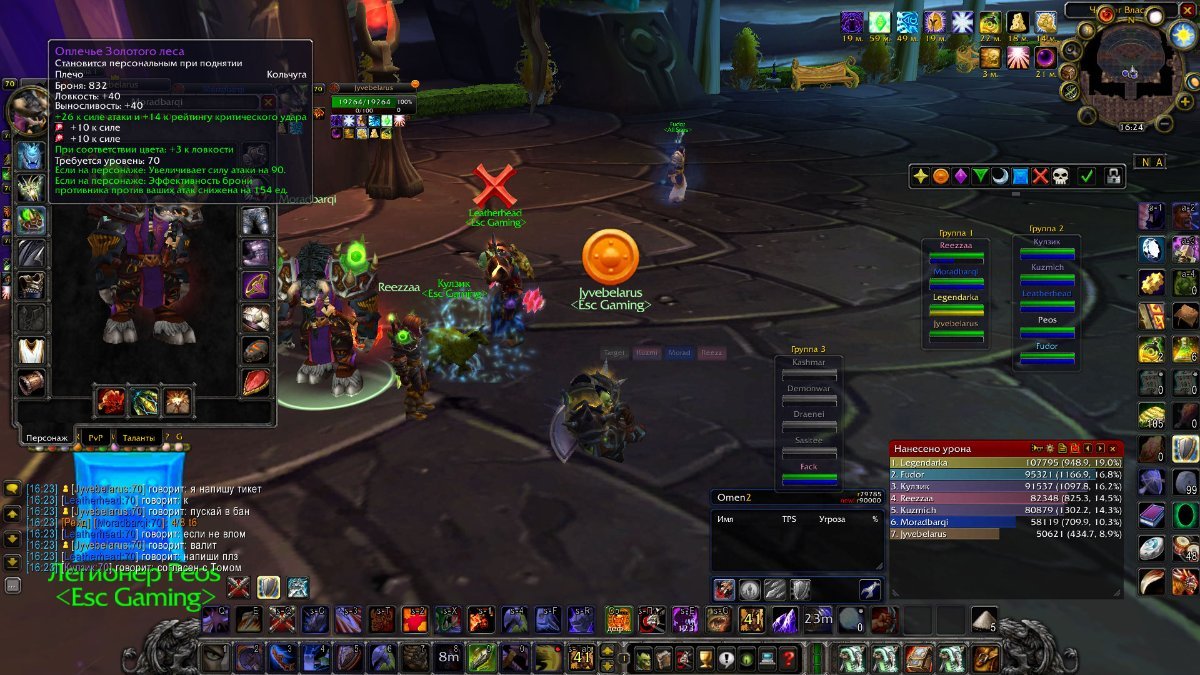Close the Нанесено урона damage meter window
This screenshot has height=675, width=1200.
coord(1113,449)
